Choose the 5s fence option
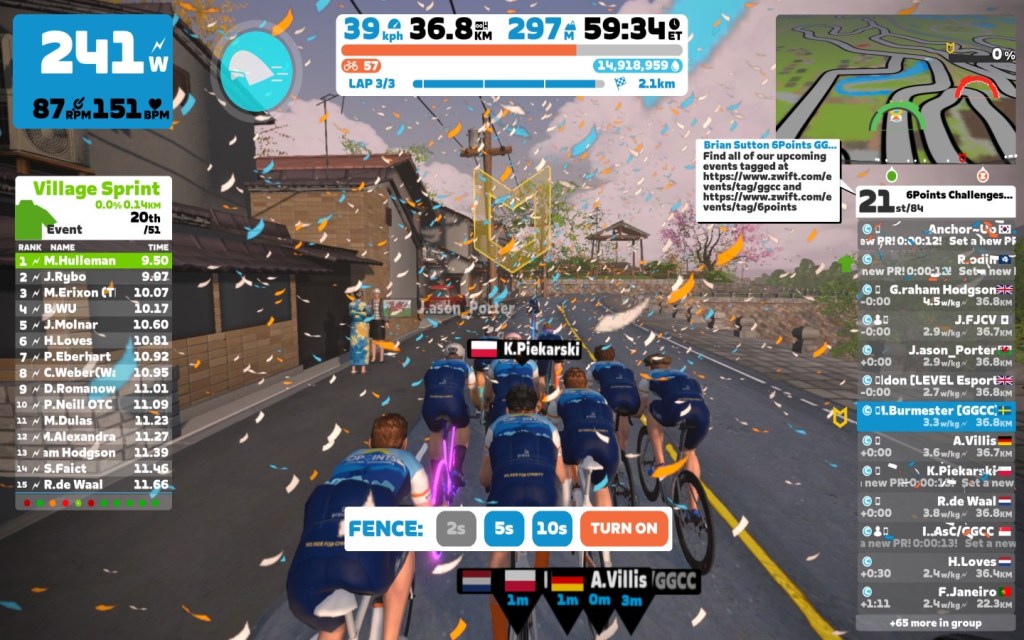 point(504,529)
